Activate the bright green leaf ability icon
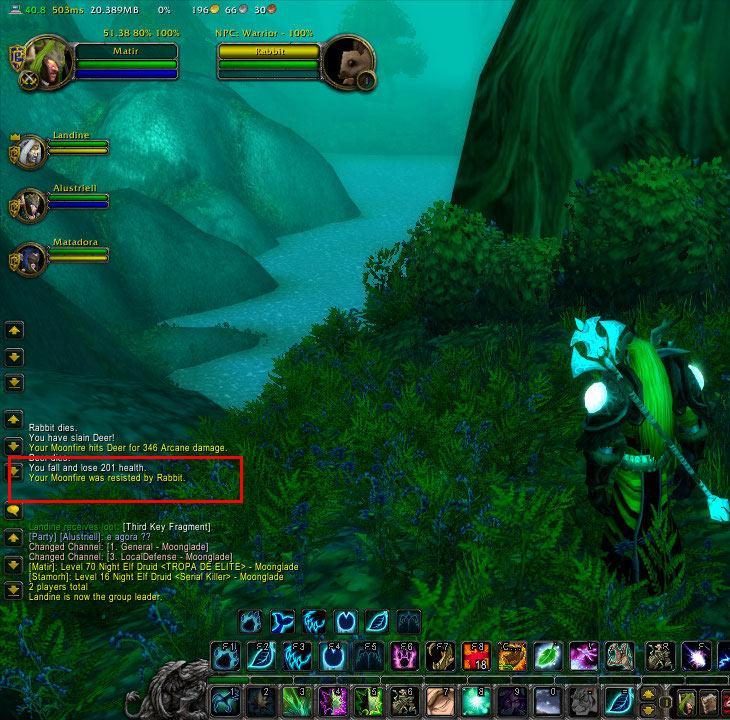The image size is (730, 720). pyautogui.click(x=548, y=656)
